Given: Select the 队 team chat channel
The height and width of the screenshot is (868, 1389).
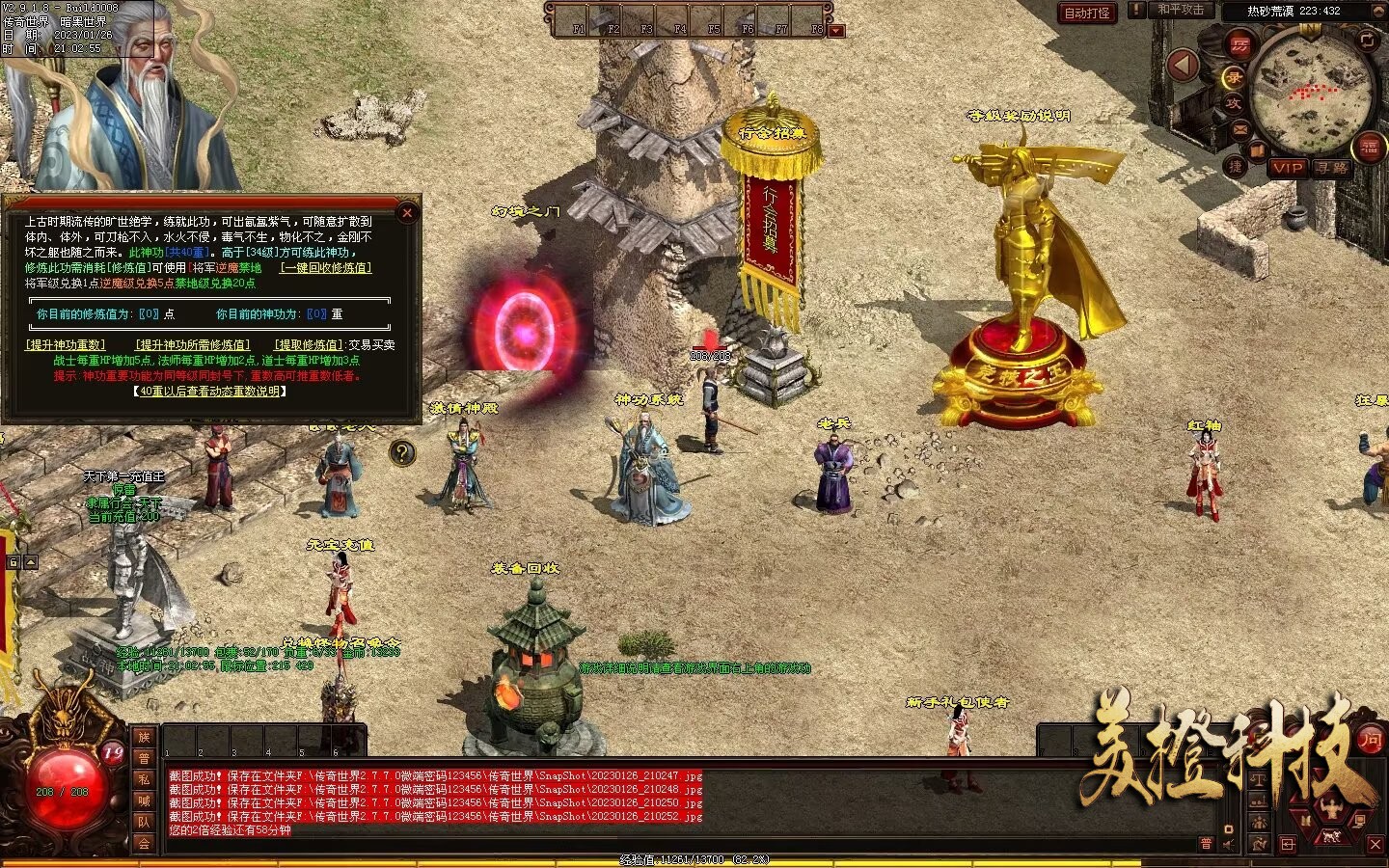Looking at the screenshot, I should coord(144,822).
